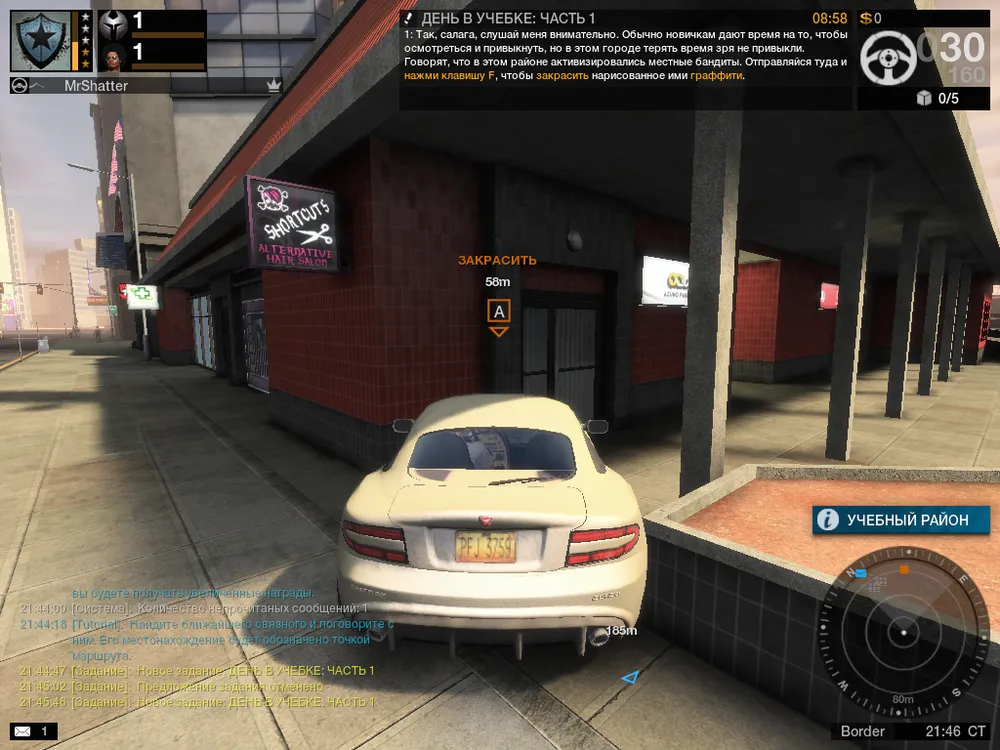Click the chat message log

[x=200, y=646]
